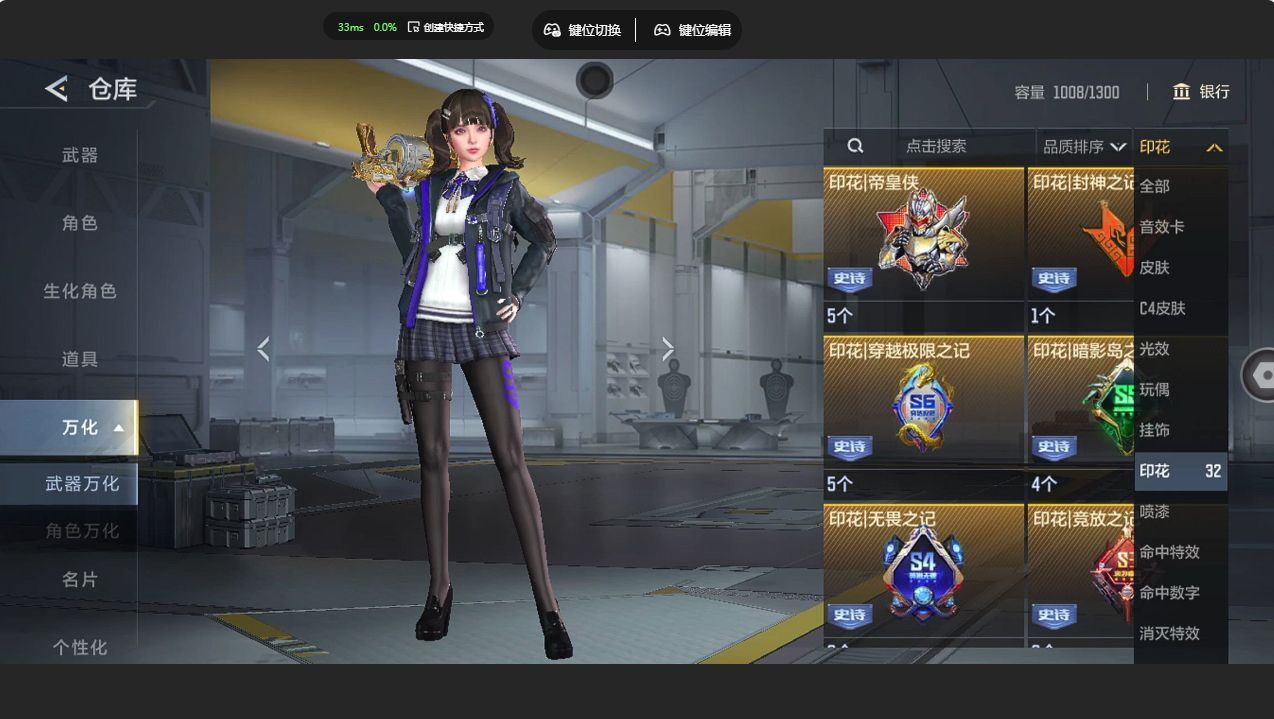Open the 银行 bank
The height and width of the screenshot is (719, 1274).
coord(1201,92)
